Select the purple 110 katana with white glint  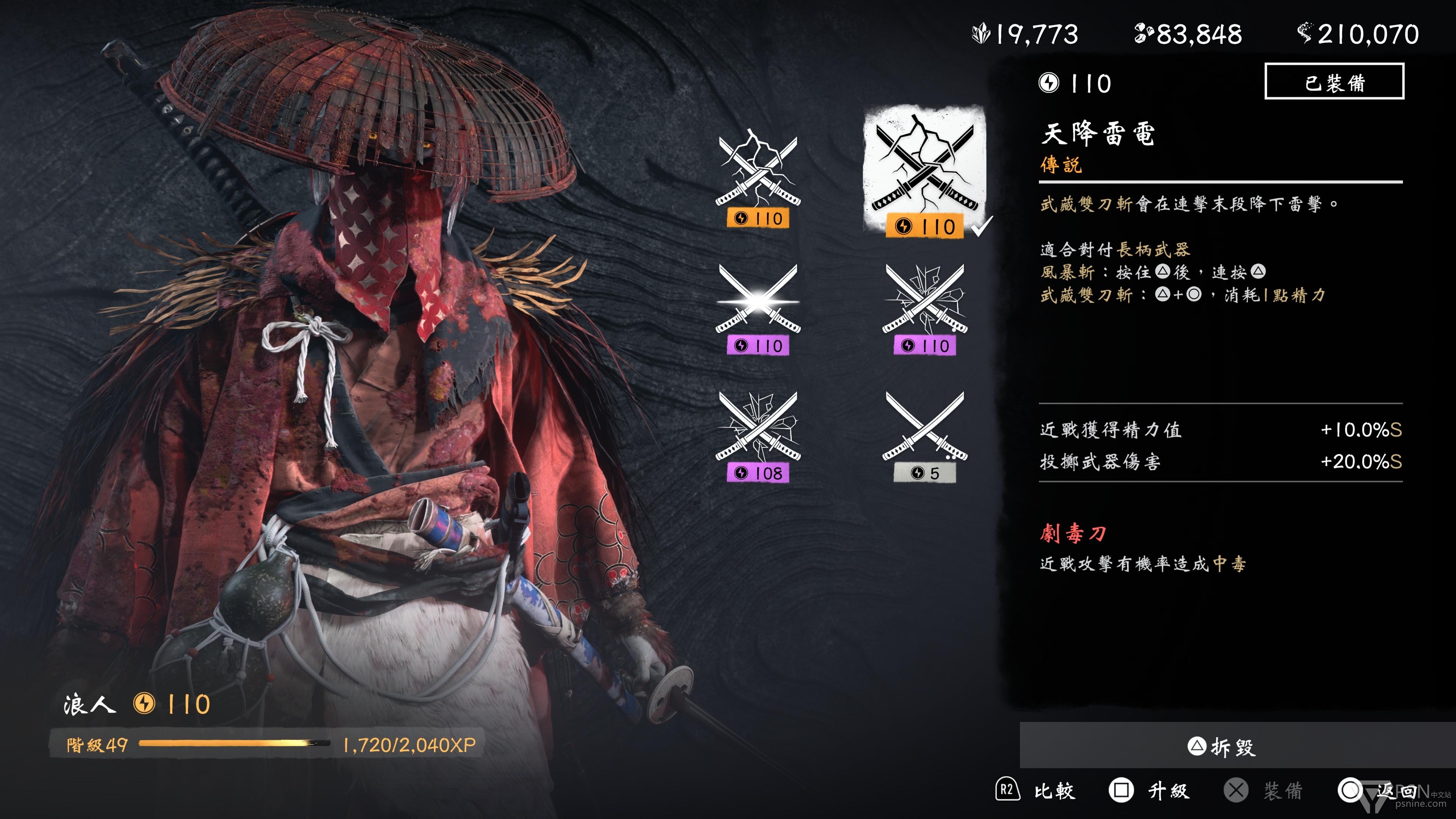758,308
